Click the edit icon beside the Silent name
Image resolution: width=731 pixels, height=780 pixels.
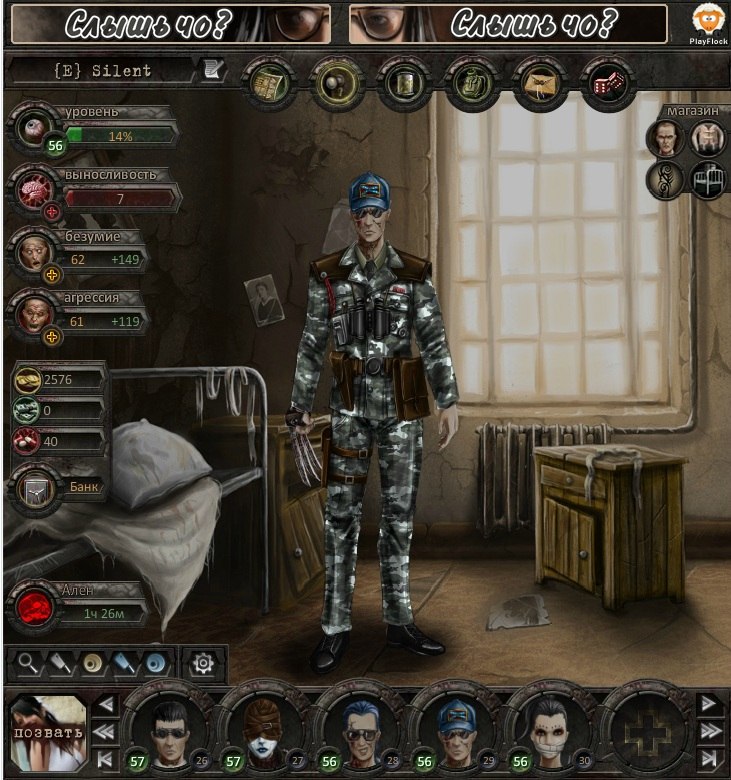[214, 70]
